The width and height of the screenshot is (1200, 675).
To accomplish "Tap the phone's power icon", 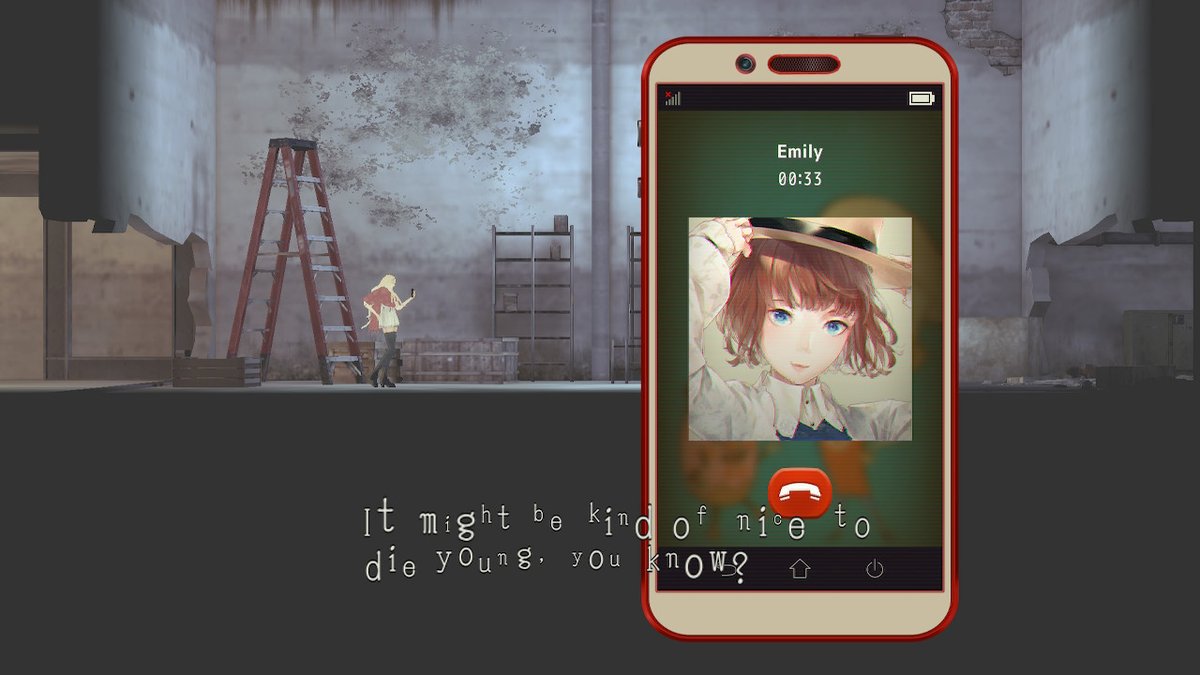I will tap(874, 569).
